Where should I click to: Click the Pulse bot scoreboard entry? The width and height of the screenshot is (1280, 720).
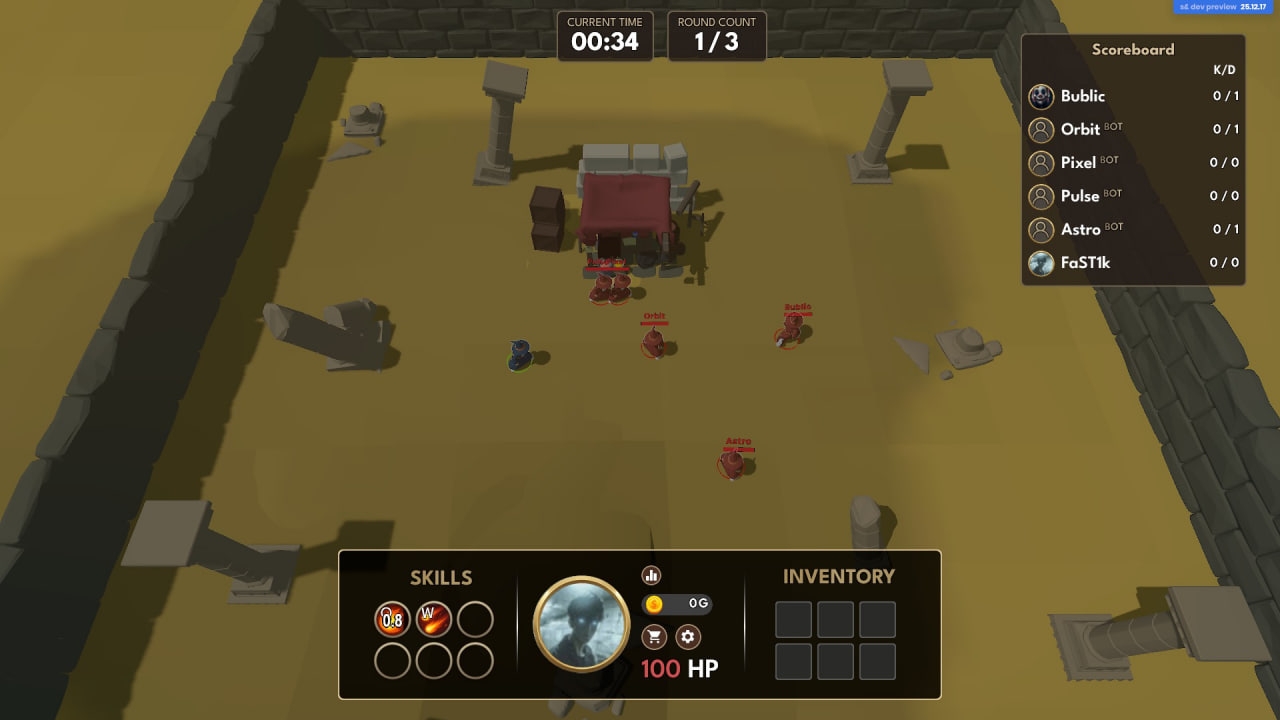coord(1133,196)
